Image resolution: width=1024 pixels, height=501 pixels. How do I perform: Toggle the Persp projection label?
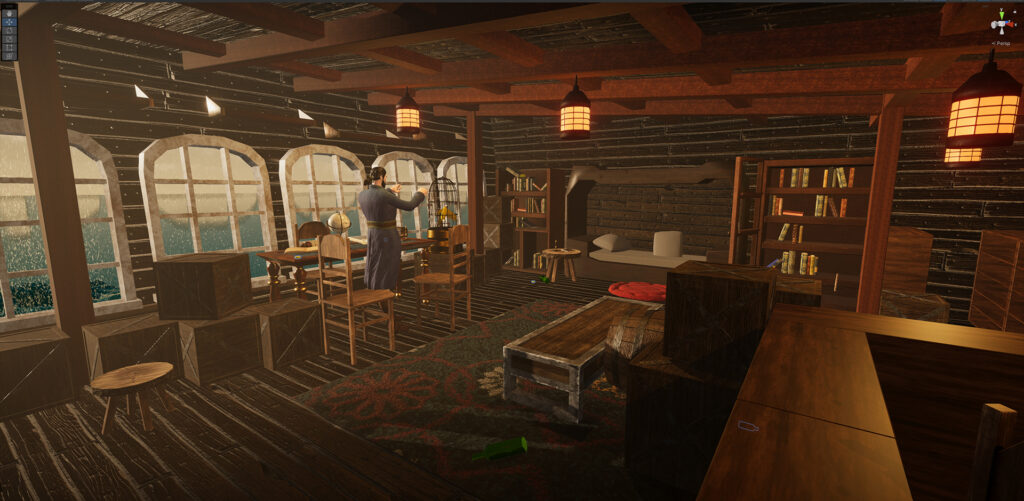tap(1001, 43)
